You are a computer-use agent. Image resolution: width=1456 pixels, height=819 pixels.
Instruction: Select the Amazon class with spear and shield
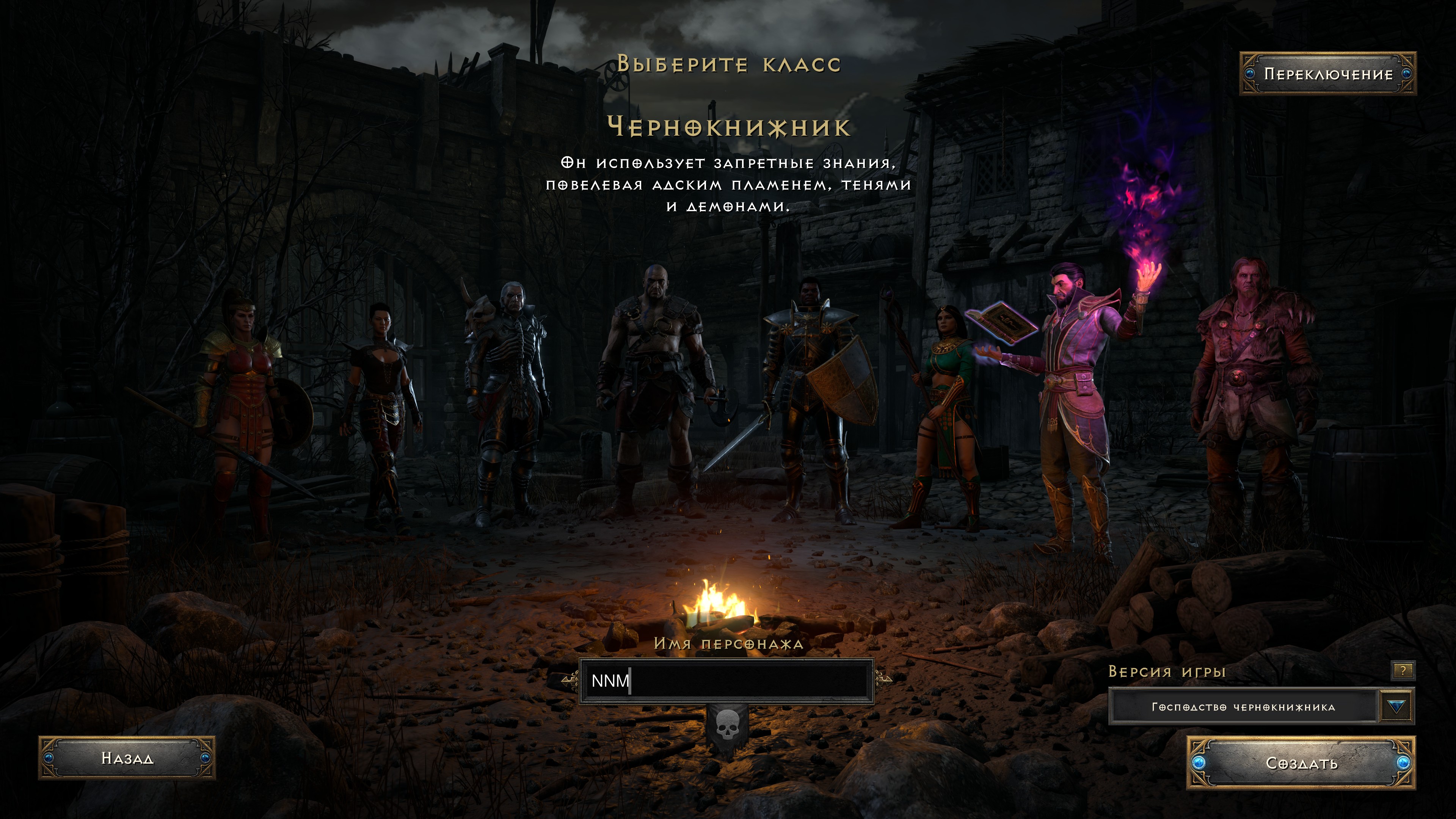[243, 407]
